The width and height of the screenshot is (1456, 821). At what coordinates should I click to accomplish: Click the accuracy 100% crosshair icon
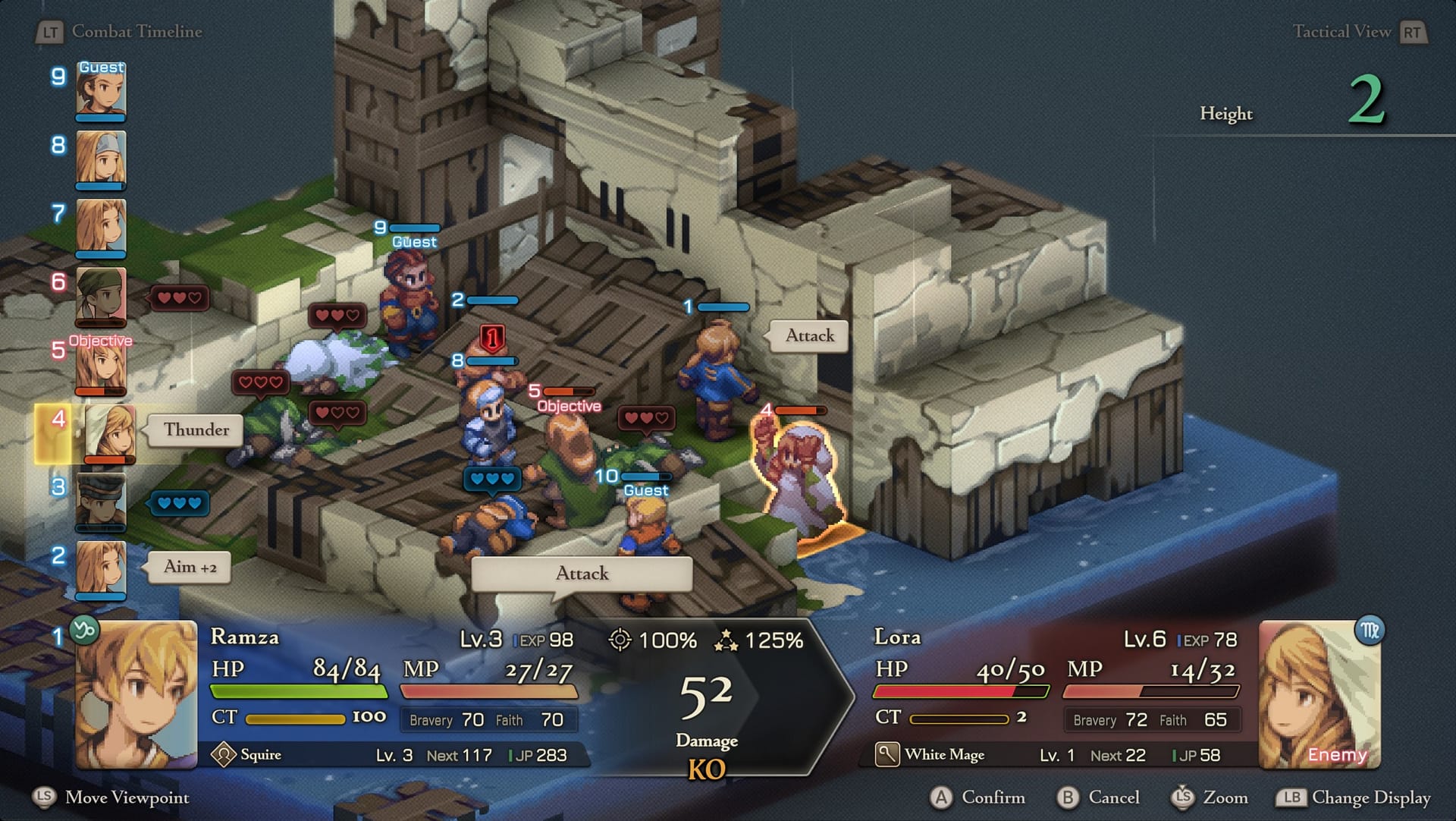[622, 641]
